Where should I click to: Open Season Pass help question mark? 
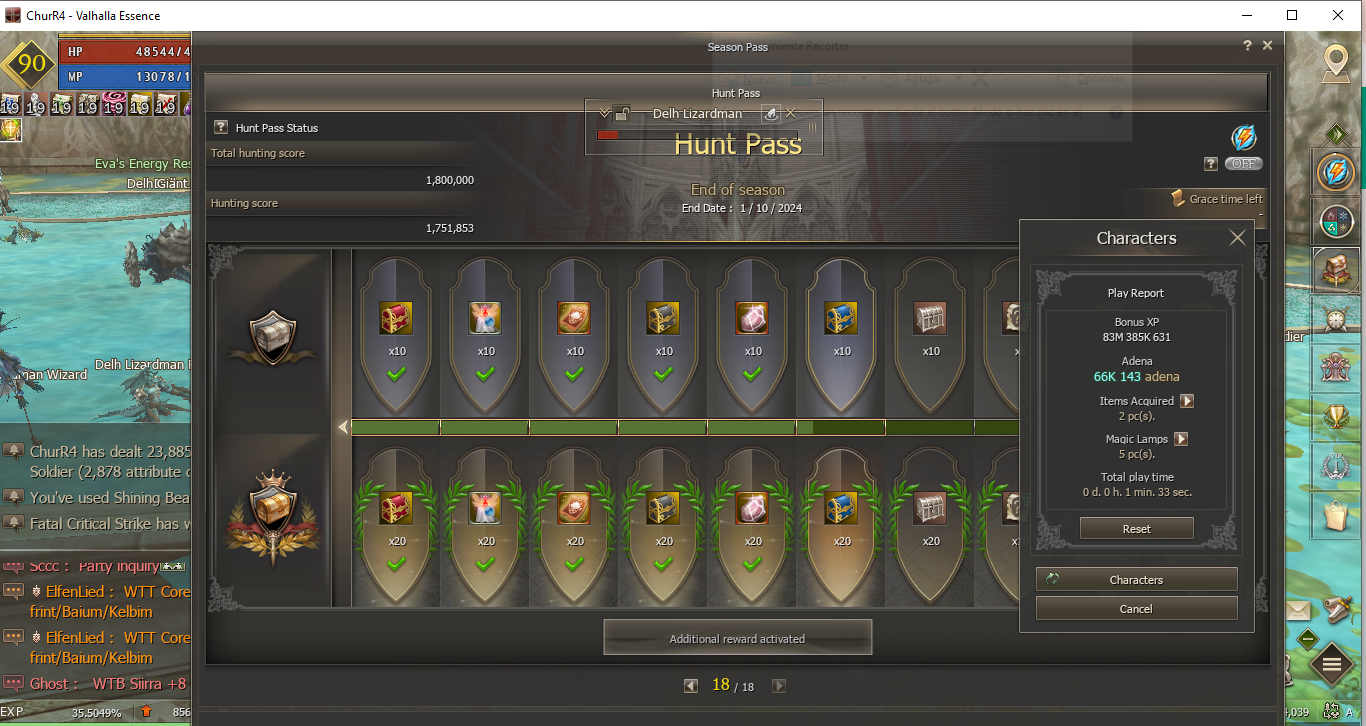(1247, 46)
